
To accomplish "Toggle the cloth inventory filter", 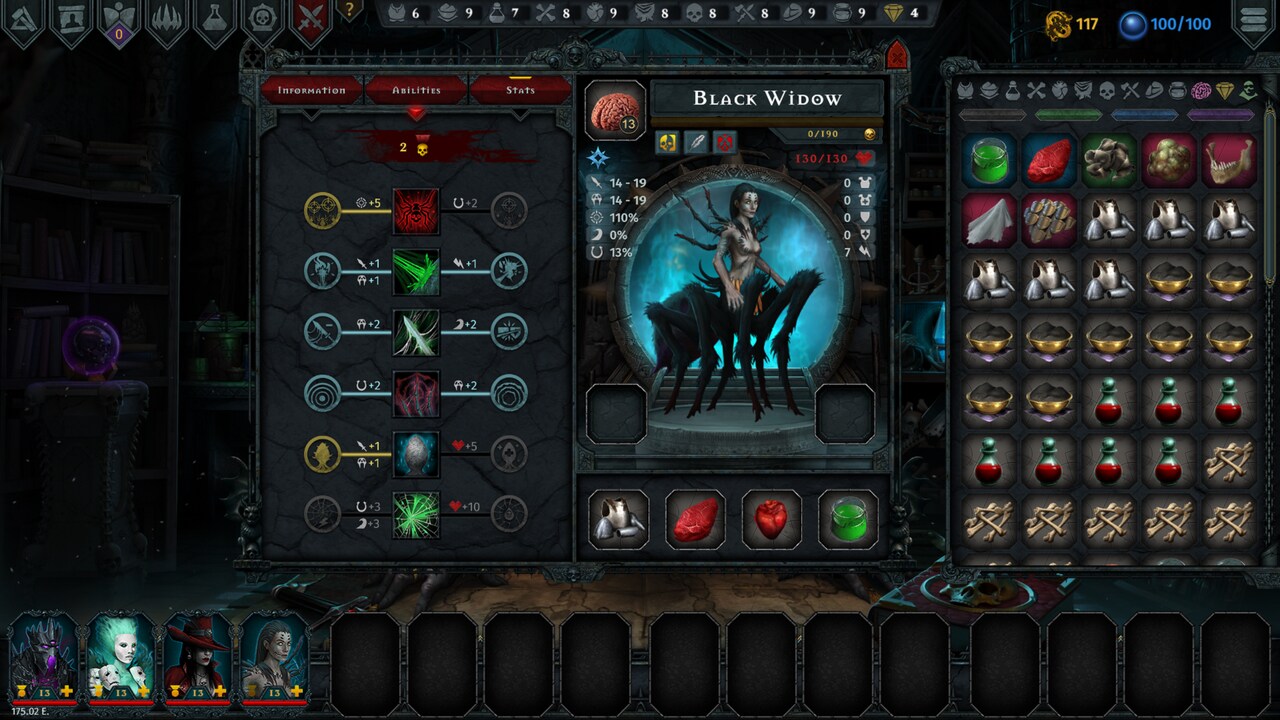I will click(1083, 92).
